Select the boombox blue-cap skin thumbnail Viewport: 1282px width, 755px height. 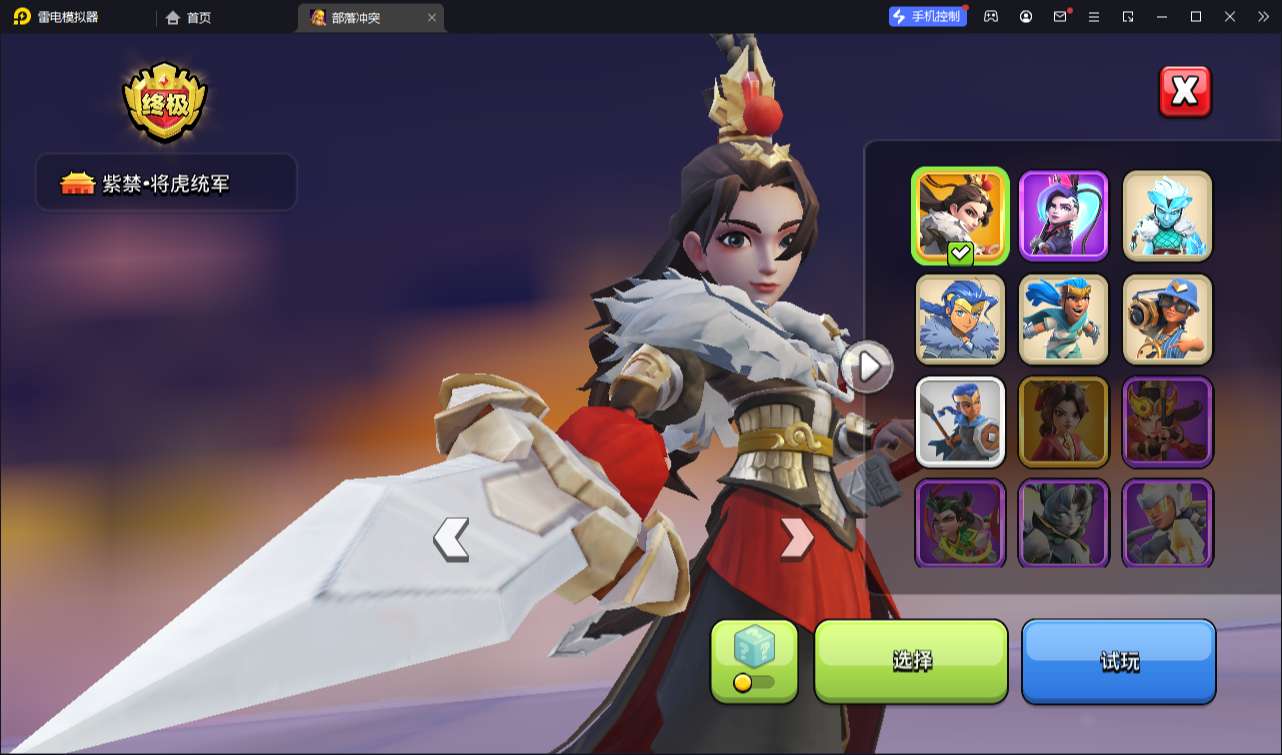coord(1167,319)
